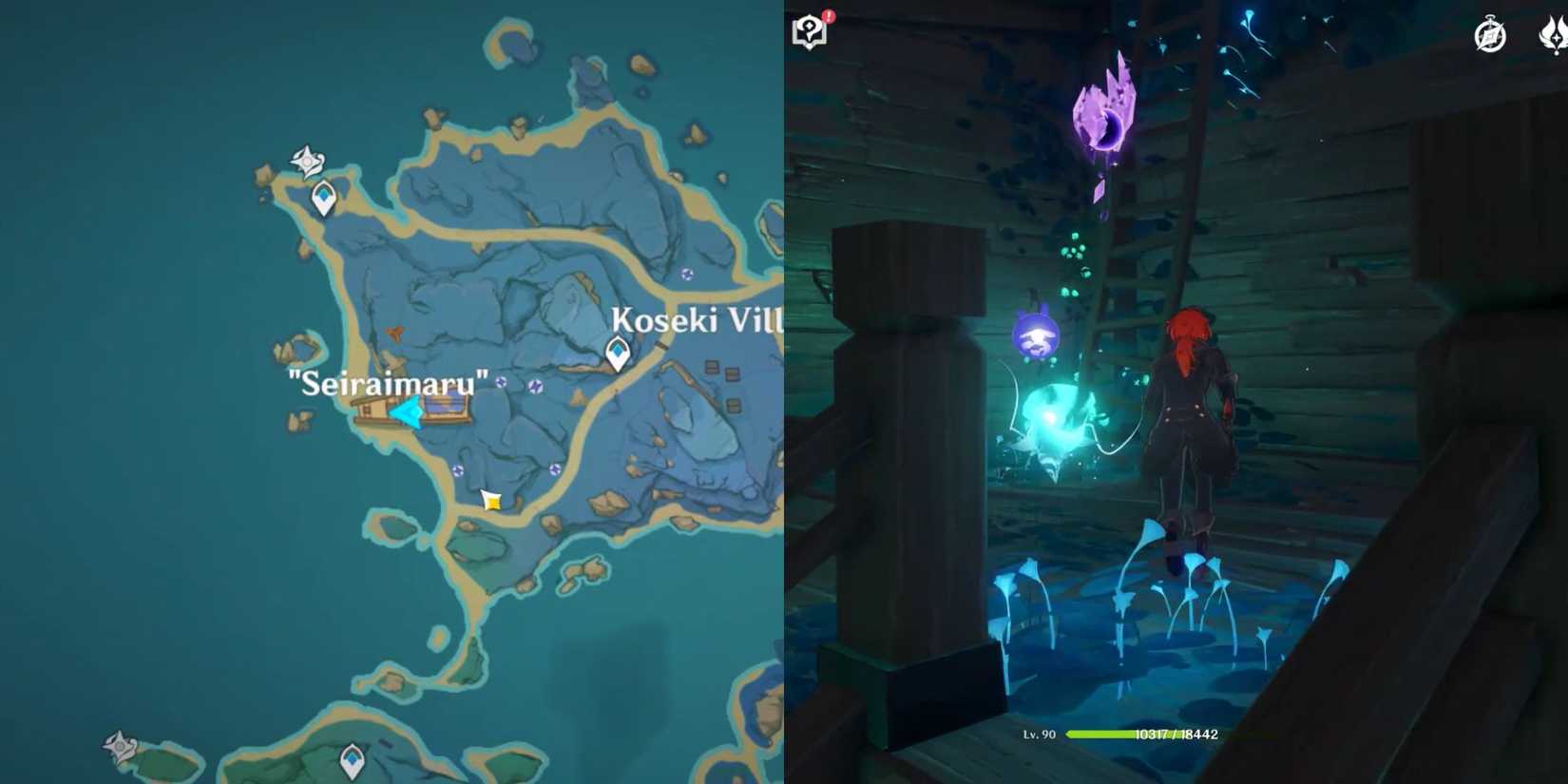
Task: Click the domain icon on the bottom-left islet
Action: coord(120,747)
